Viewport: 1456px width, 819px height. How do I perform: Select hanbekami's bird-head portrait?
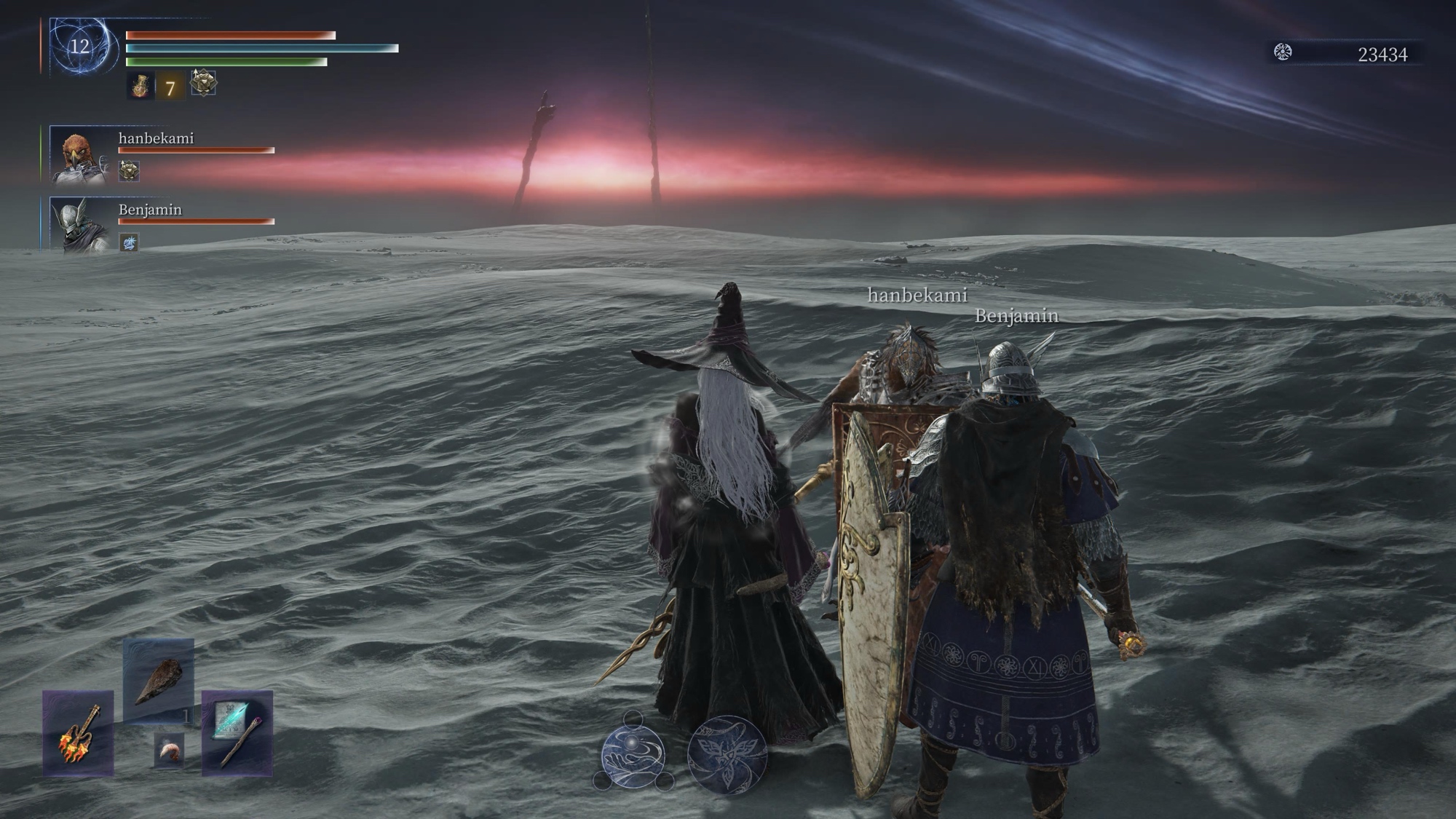80,156
